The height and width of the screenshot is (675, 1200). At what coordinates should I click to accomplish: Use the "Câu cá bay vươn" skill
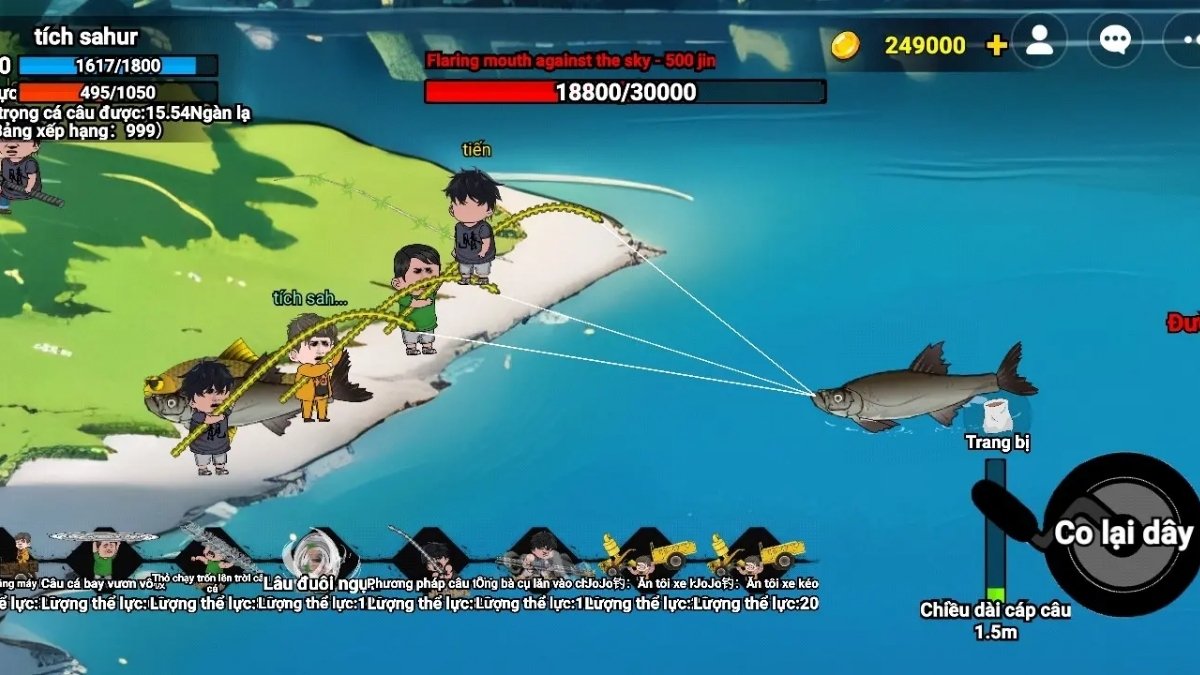point(104,553)
